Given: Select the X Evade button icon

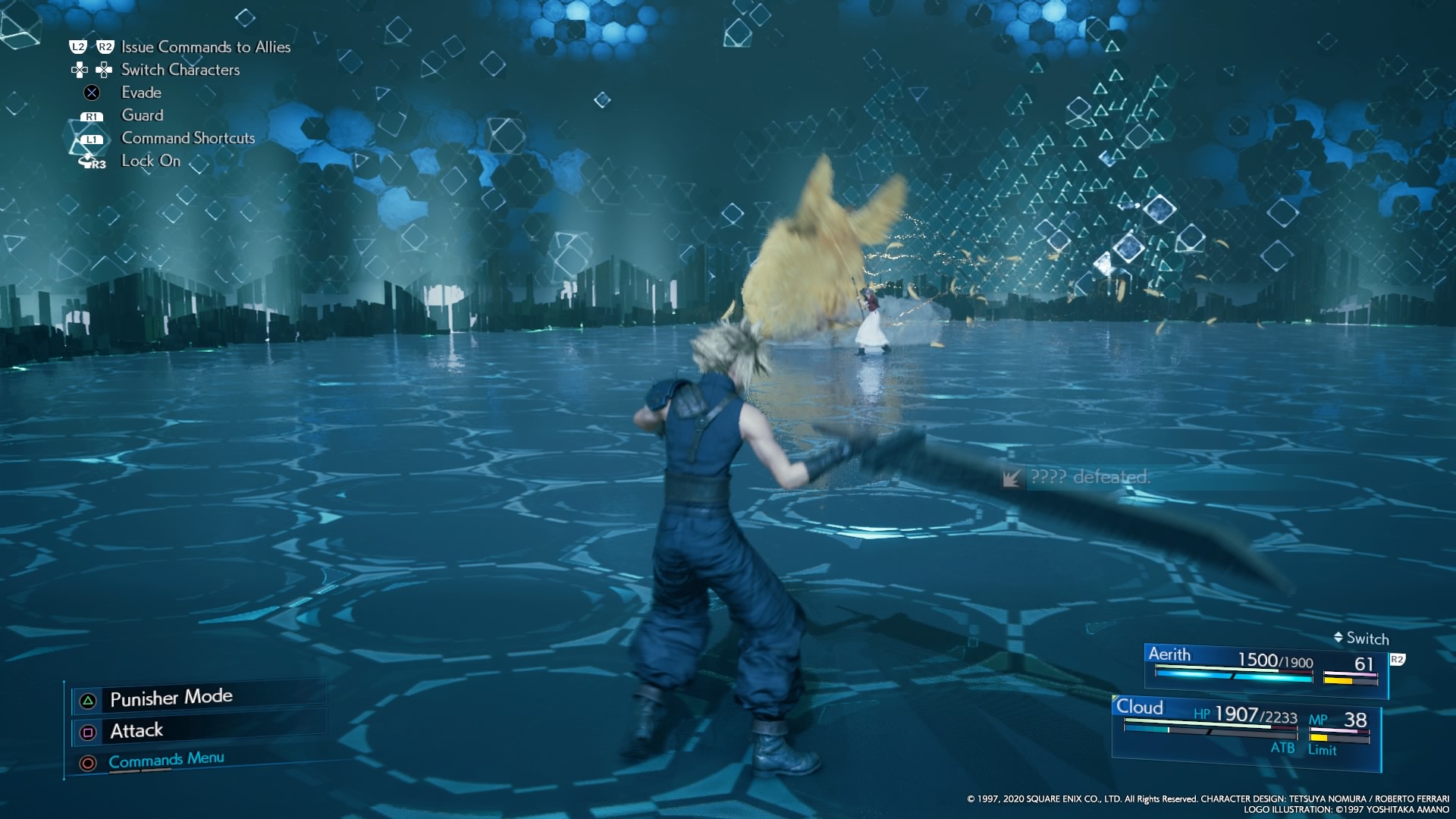Looking at the screenshot, I should point(90,93).
